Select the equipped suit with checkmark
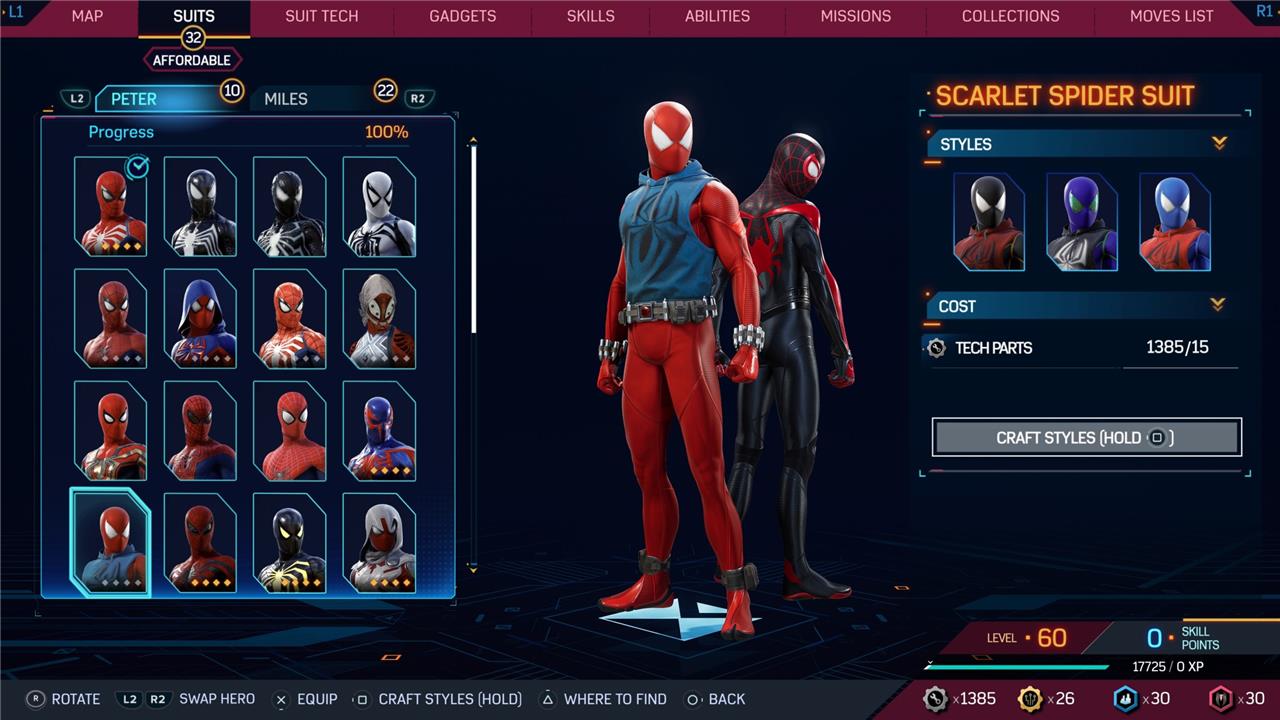 [x=110, y=207]
